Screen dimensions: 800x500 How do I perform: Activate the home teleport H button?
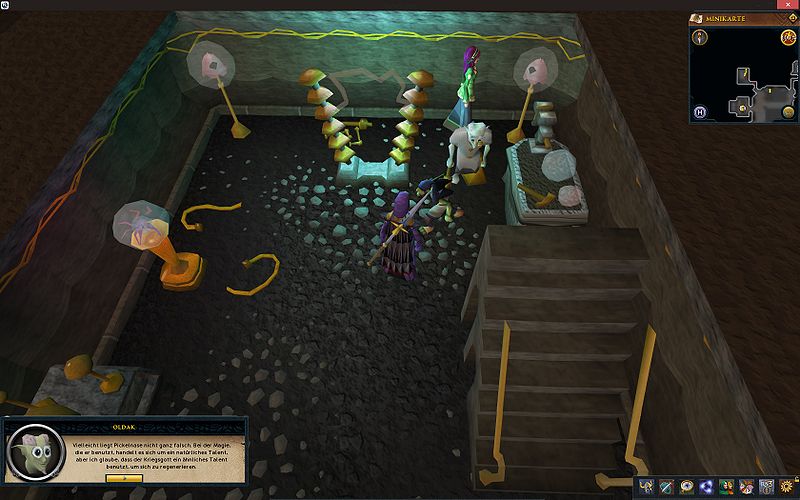702,111
